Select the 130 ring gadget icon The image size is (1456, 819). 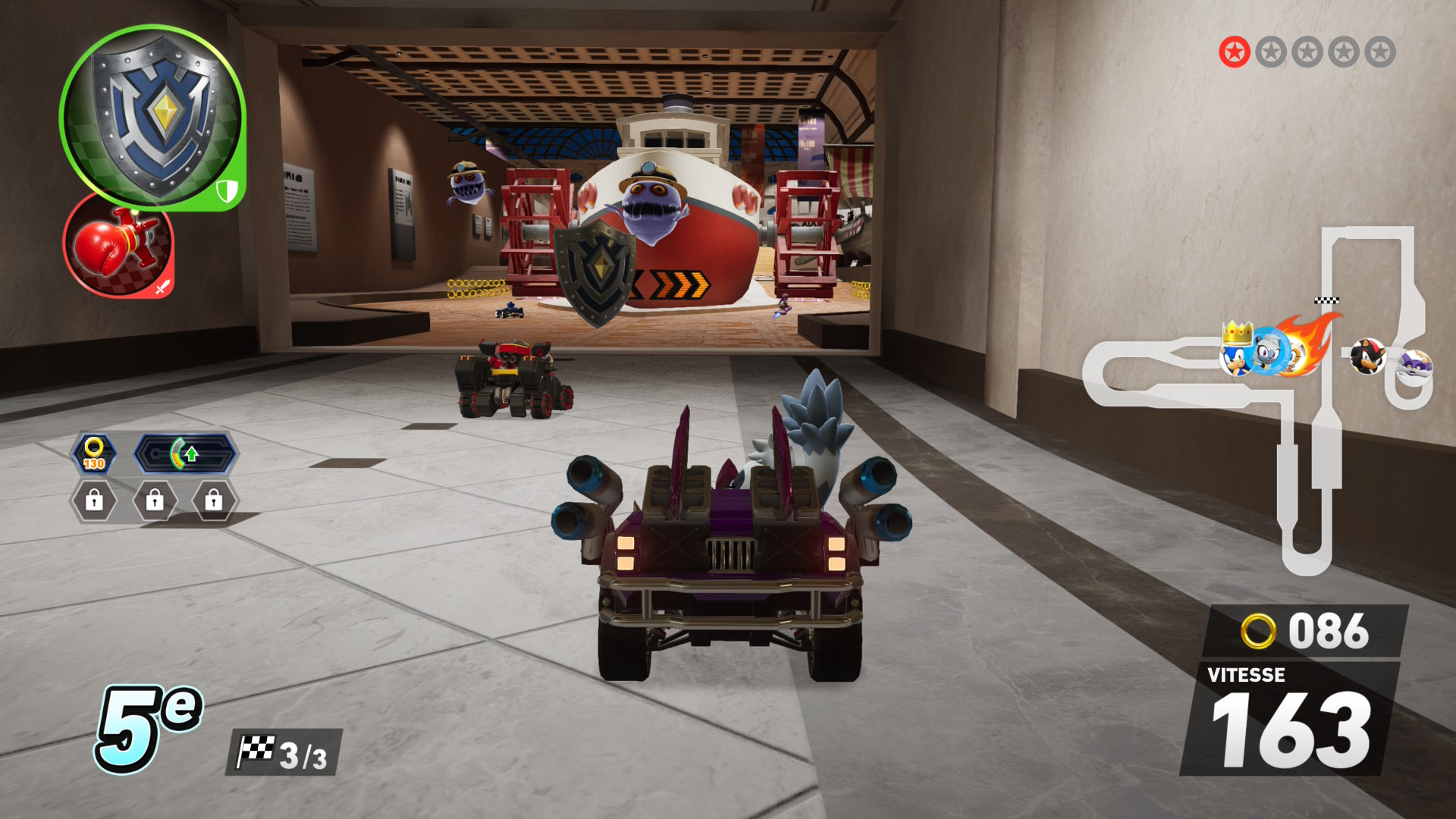[94, 454]
